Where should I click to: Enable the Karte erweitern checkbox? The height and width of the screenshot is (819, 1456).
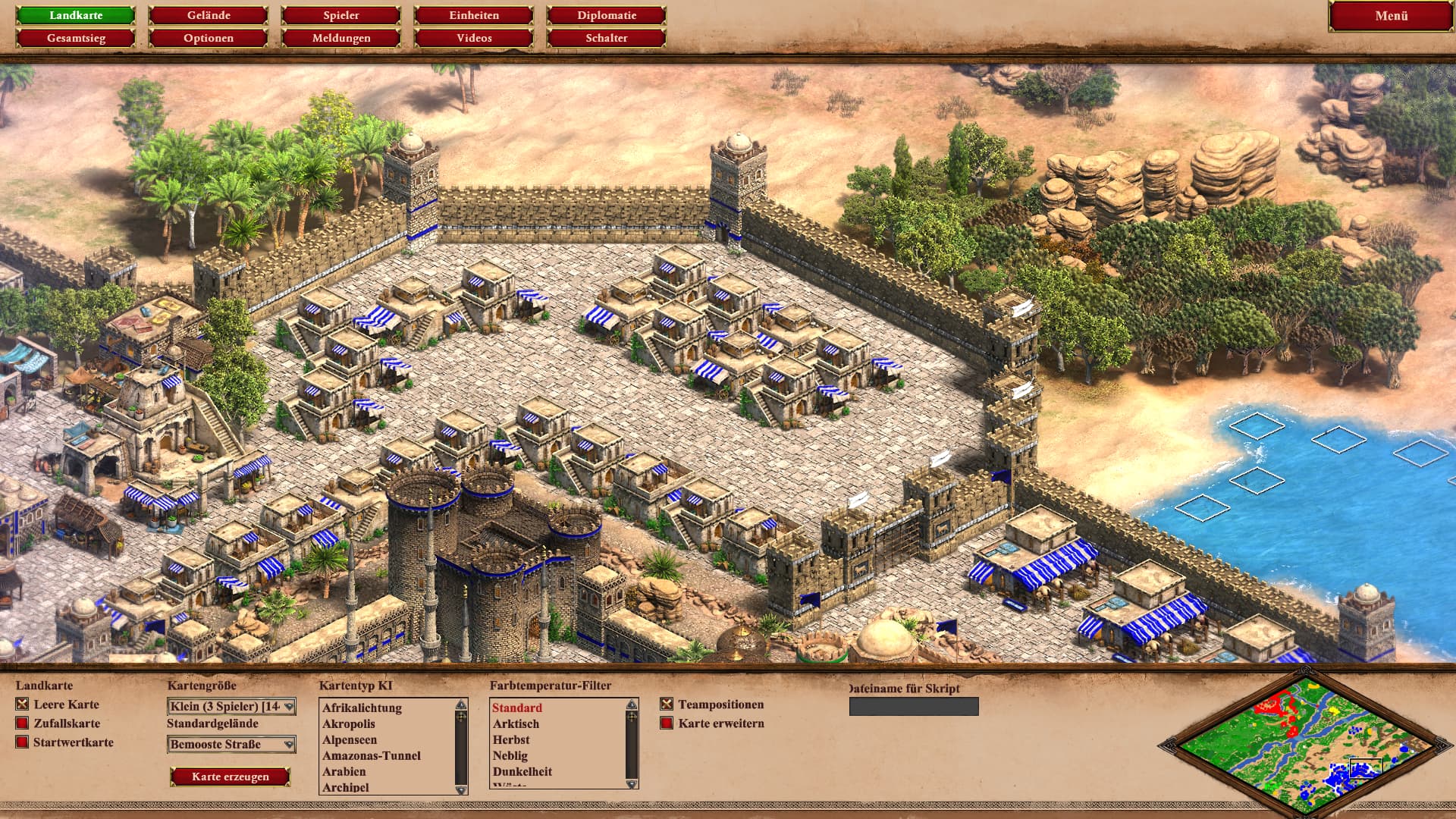[x=667, y=723]
